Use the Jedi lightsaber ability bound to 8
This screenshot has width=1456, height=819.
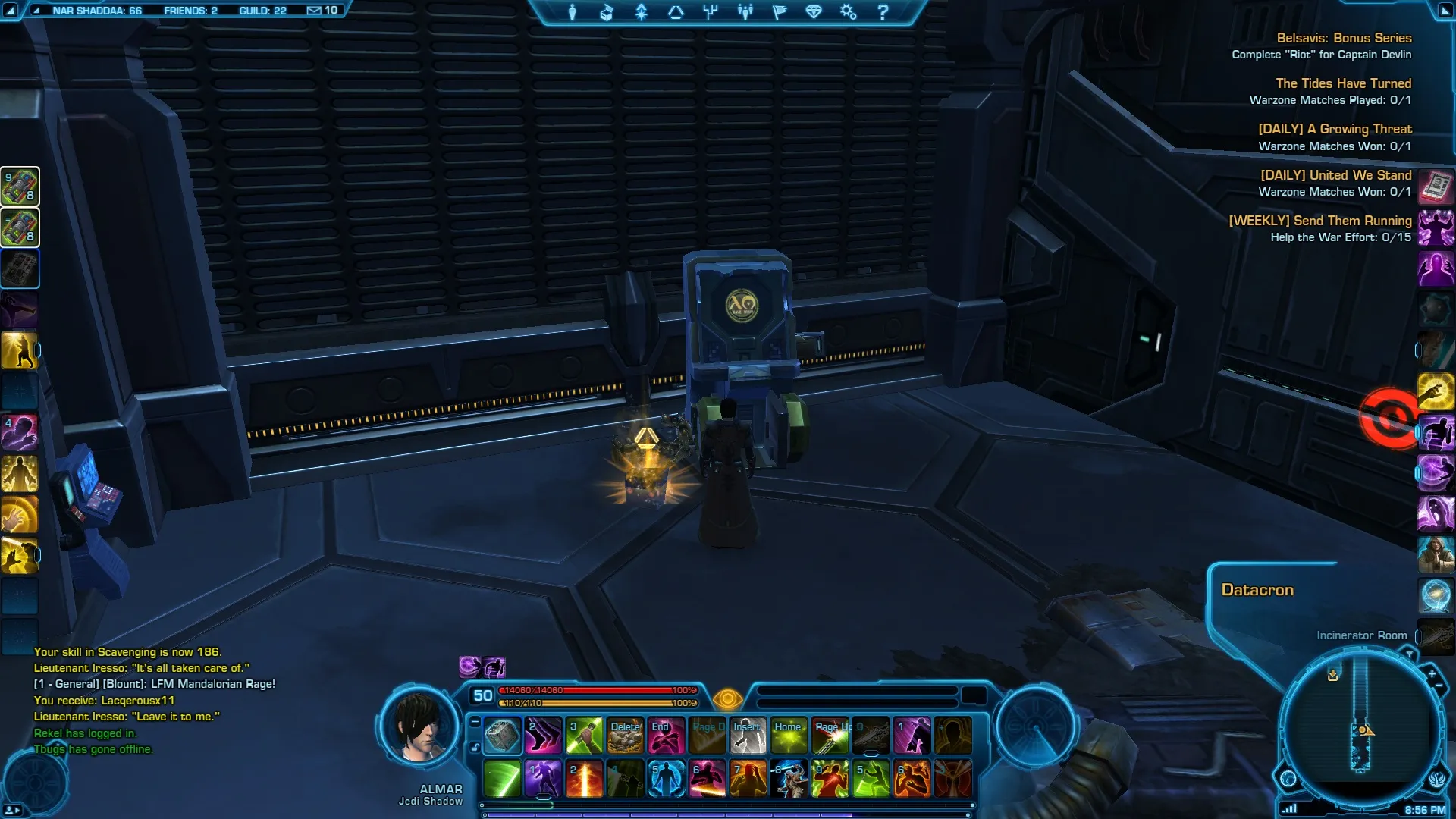[789, 780]
